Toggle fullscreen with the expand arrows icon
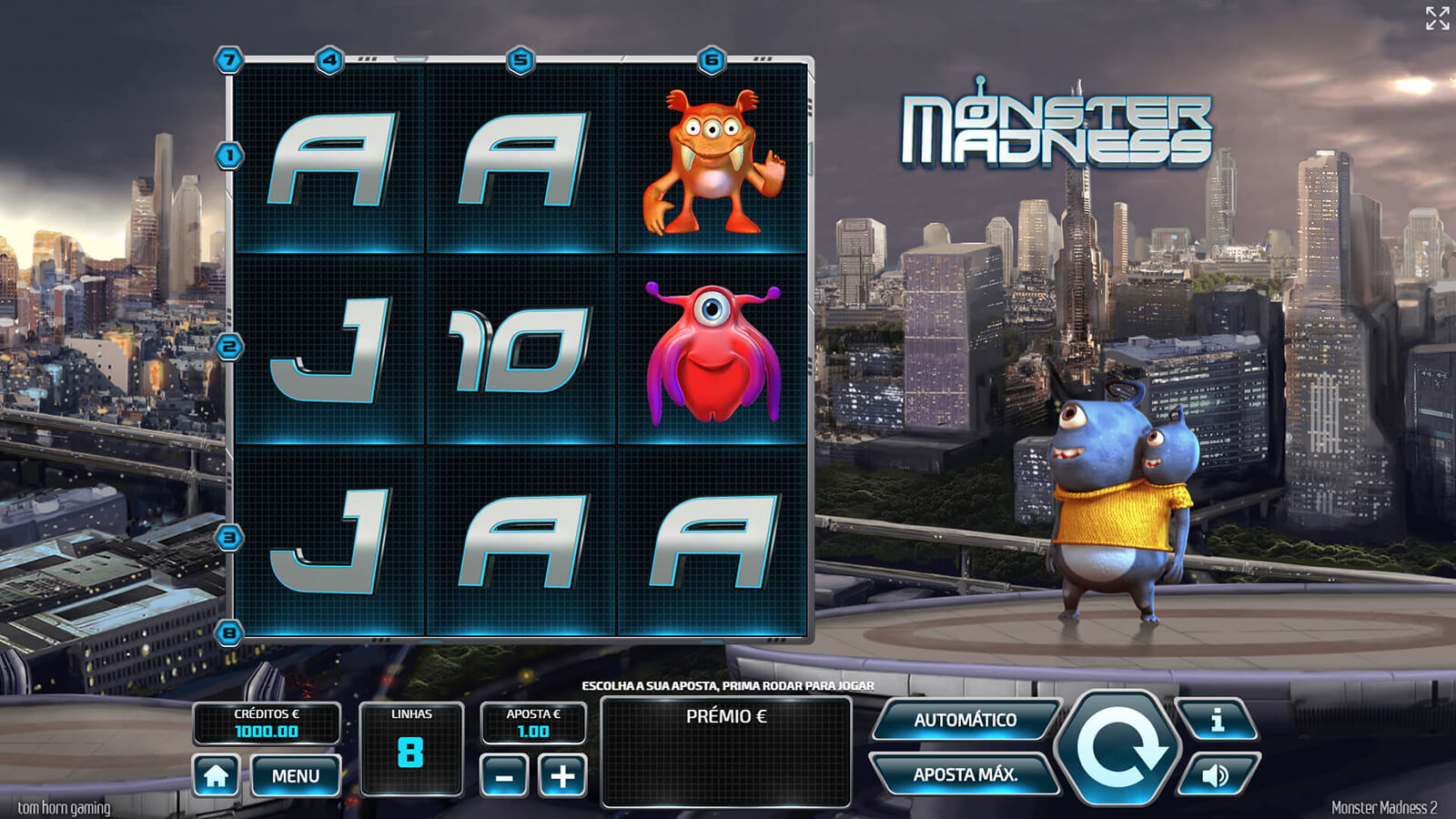1456x819 pixels. pos(1437,18)
